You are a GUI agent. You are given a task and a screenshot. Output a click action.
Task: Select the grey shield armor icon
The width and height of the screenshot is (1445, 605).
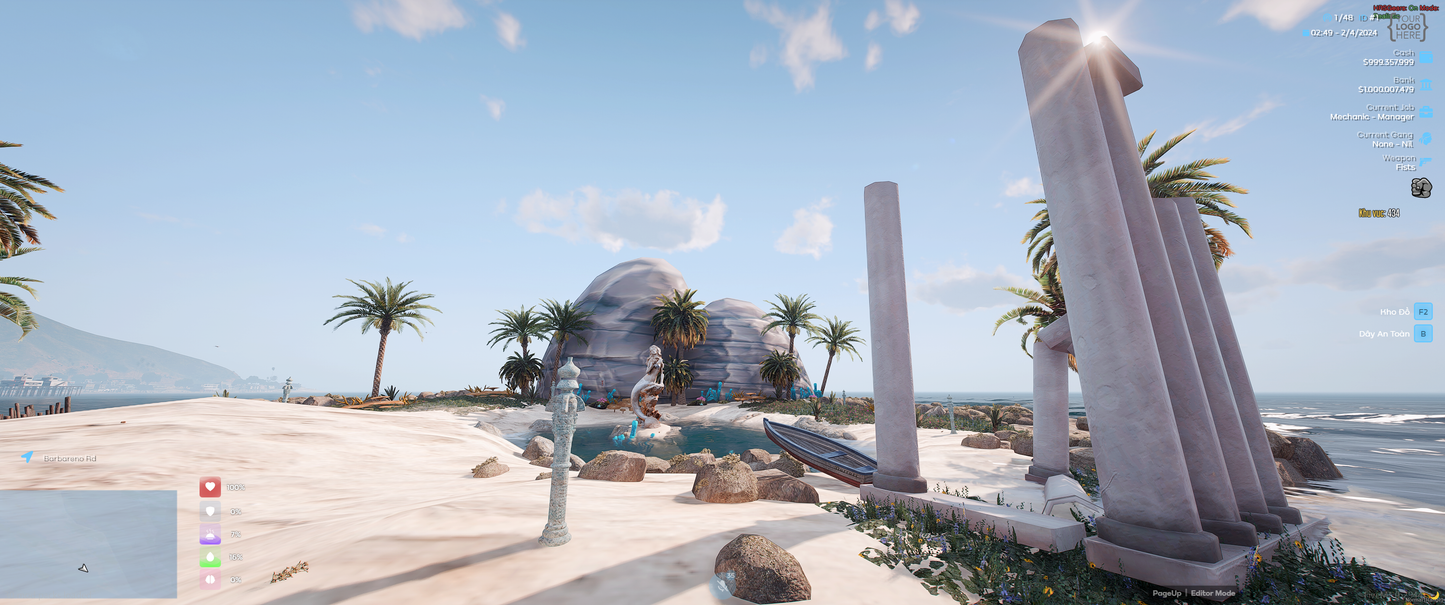210,511
